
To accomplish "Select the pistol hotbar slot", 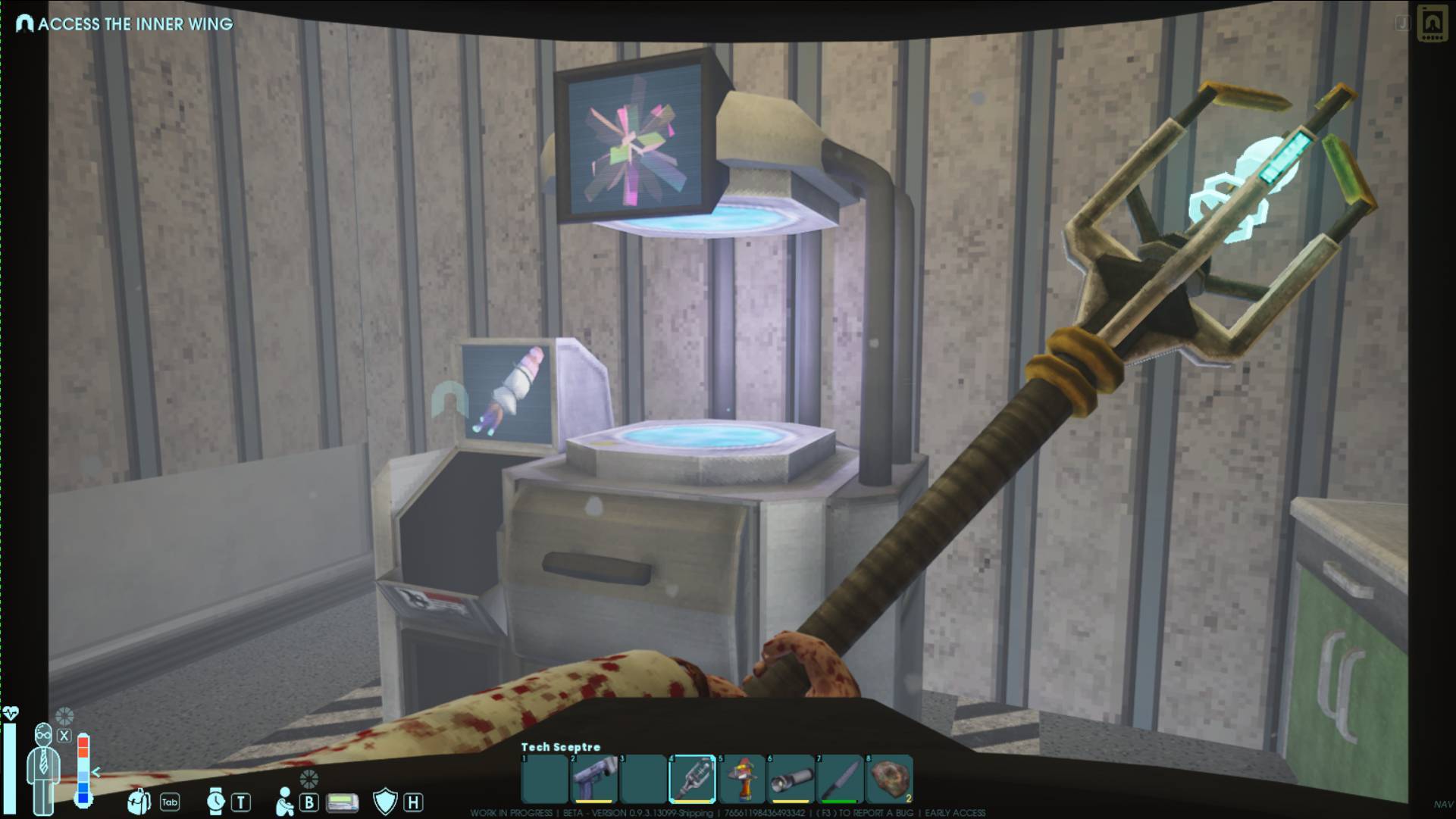I will (x=593, y=778).
